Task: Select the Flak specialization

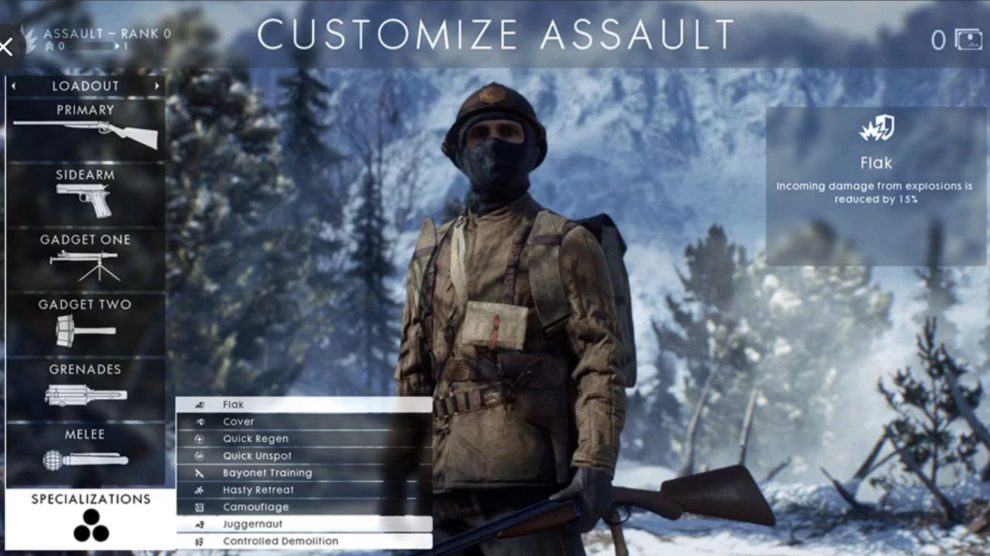Action: tap(304, 405)
